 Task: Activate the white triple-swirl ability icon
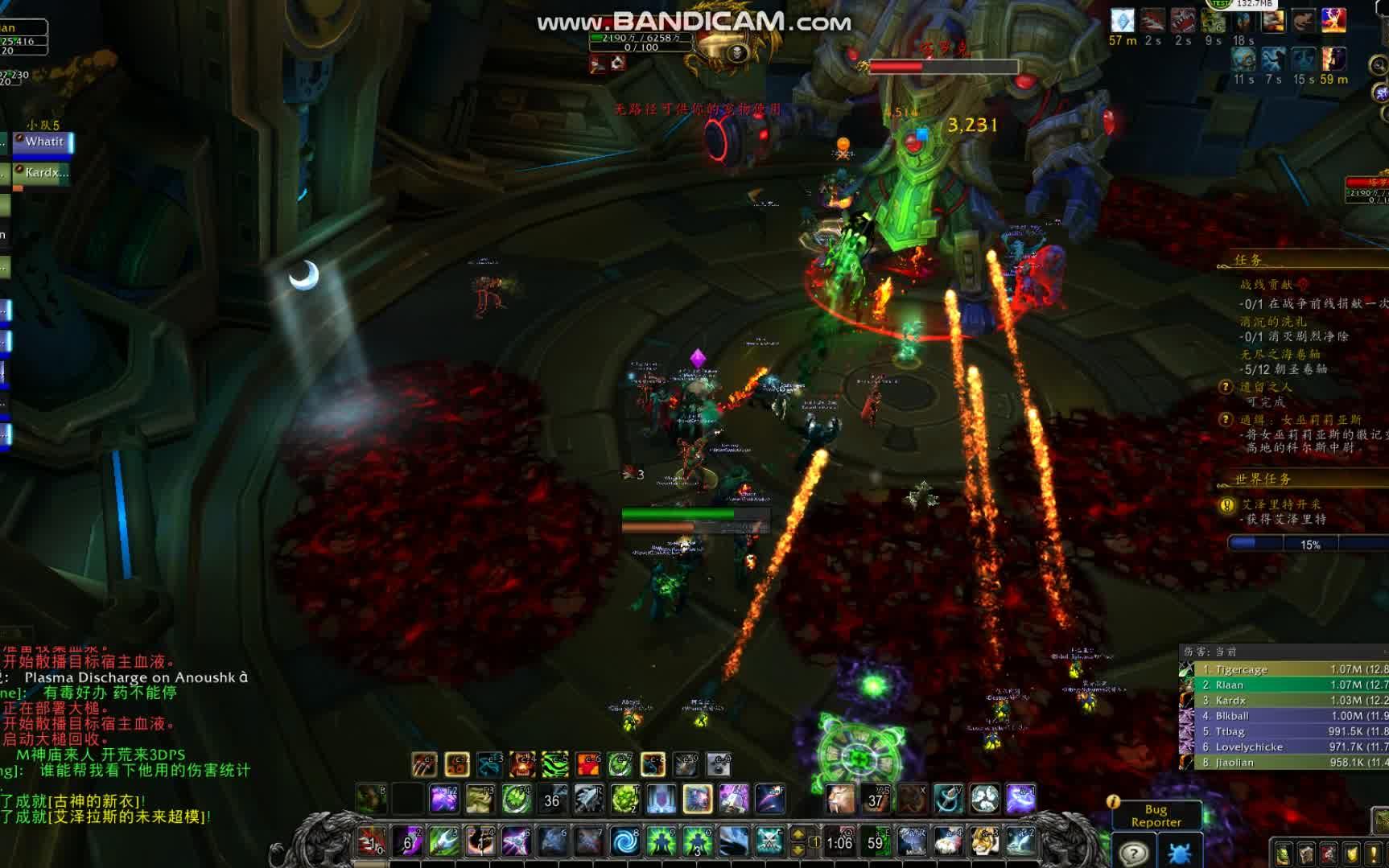984,799
